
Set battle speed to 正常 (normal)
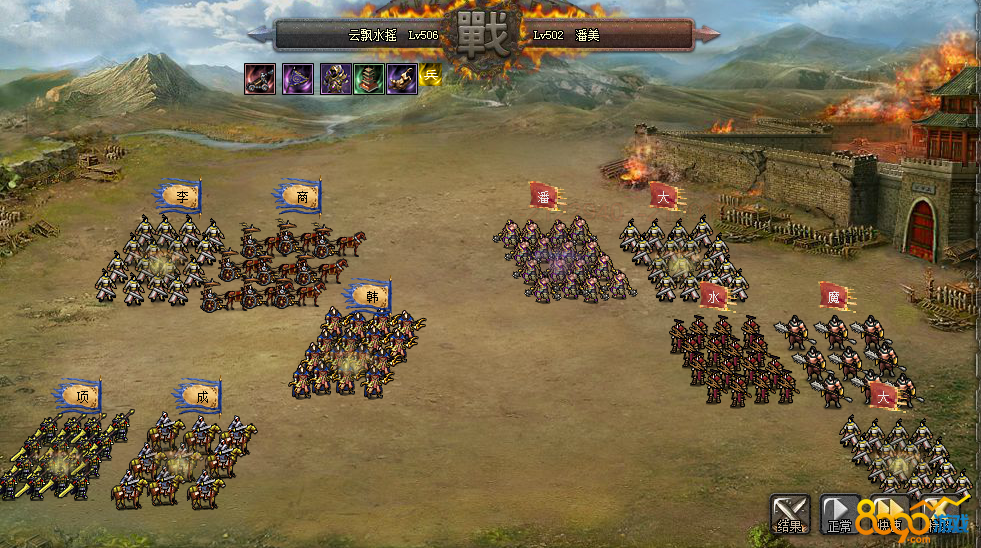point(838,513)
